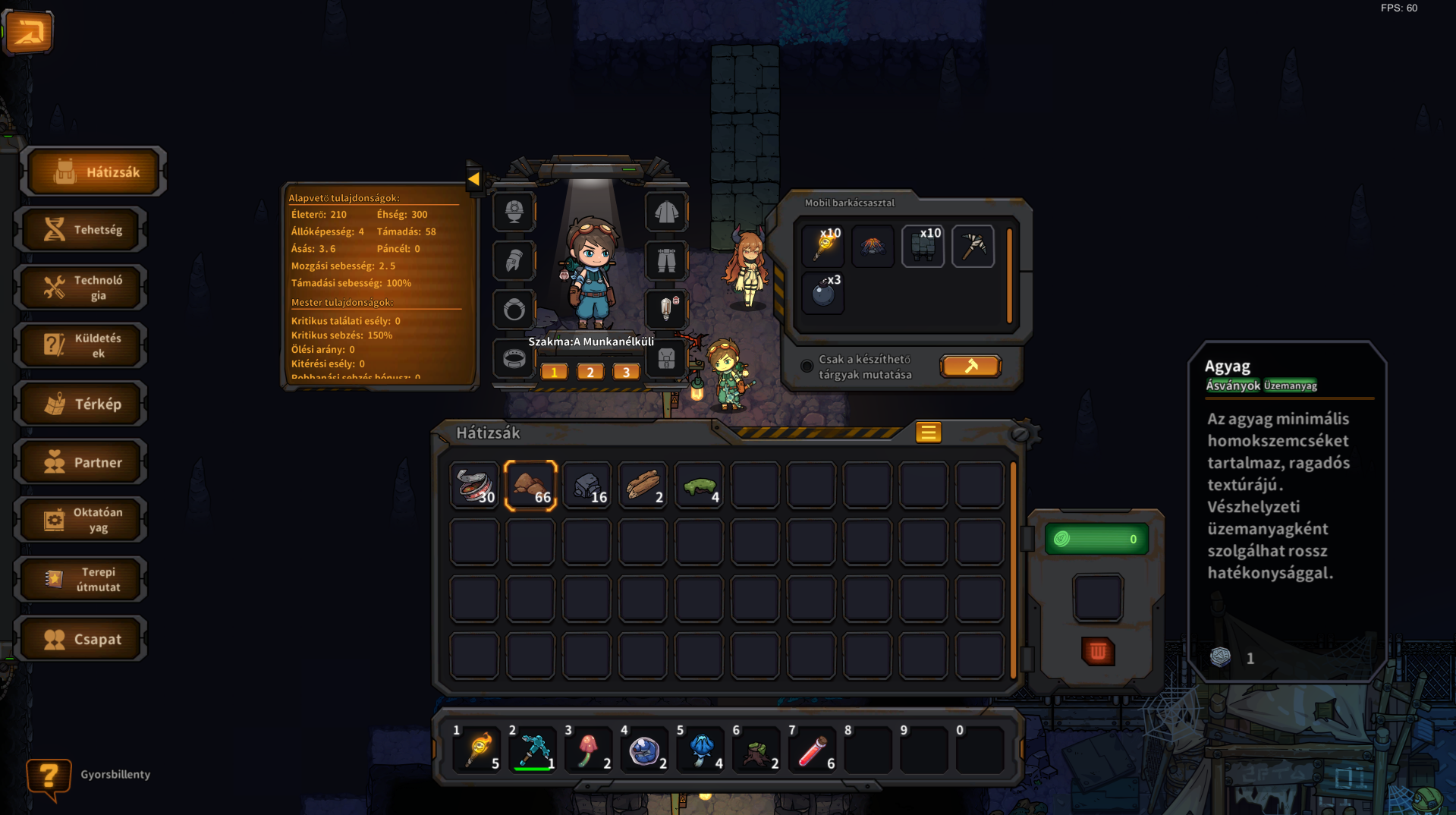Click the orange hammer craft button
1456x815 pixels.
(970, 367)
